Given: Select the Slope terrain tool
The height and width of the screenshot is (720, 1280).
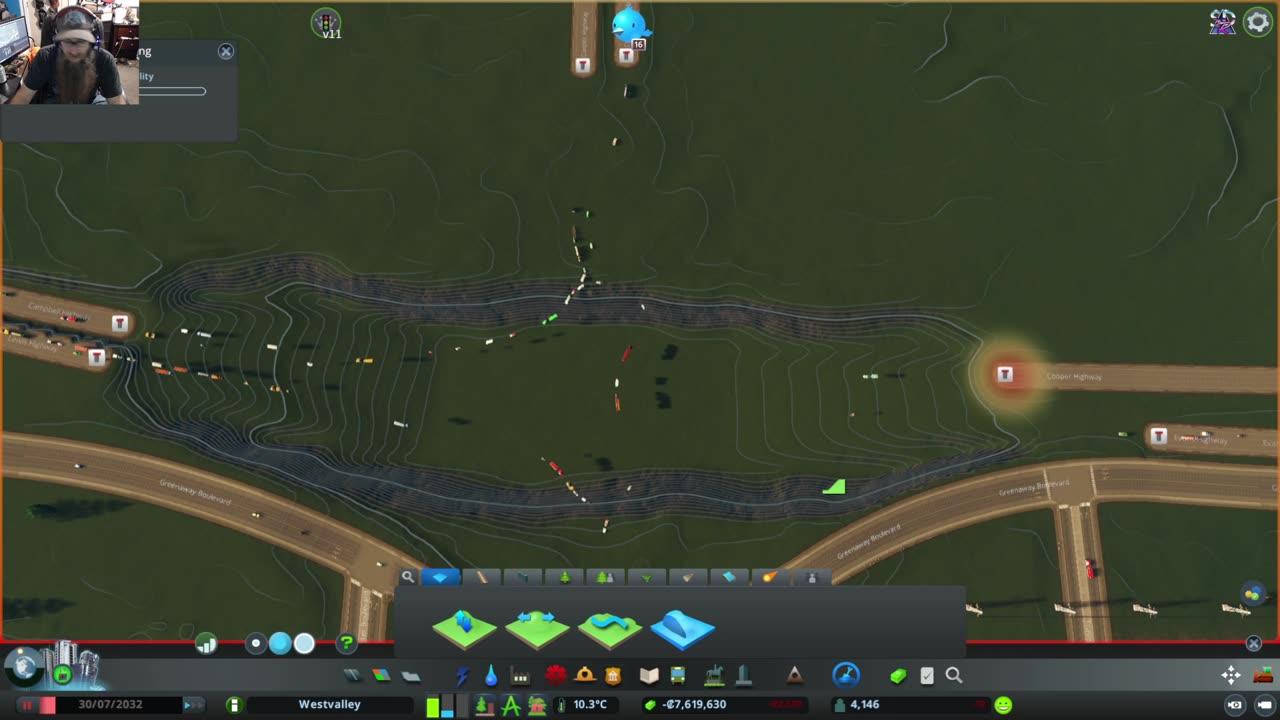Looking at the screenshot, I should (x=683, y=628).
